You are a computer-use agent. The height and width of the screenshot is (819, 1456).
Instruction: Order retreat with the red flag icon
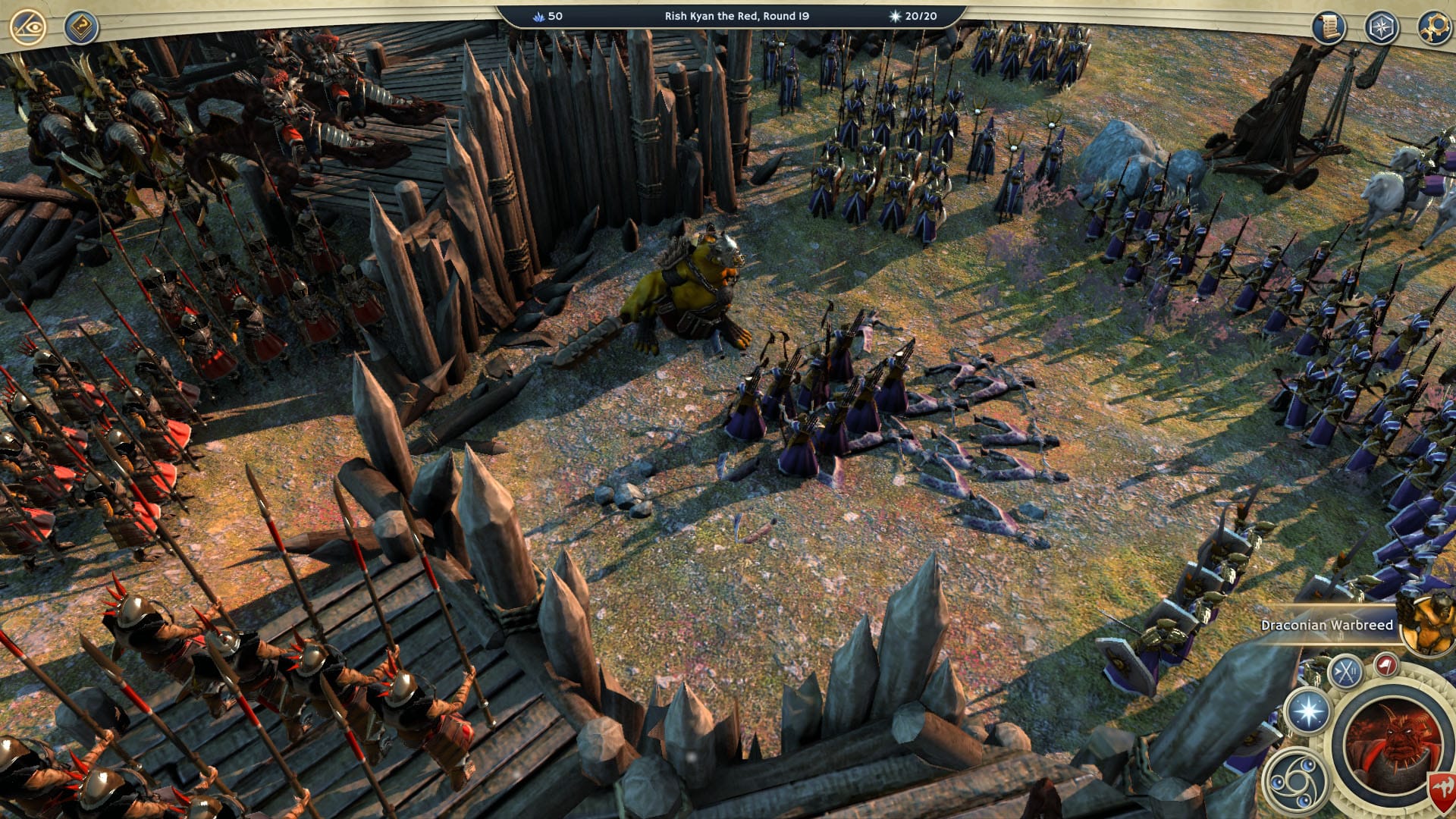point(1386,665)
